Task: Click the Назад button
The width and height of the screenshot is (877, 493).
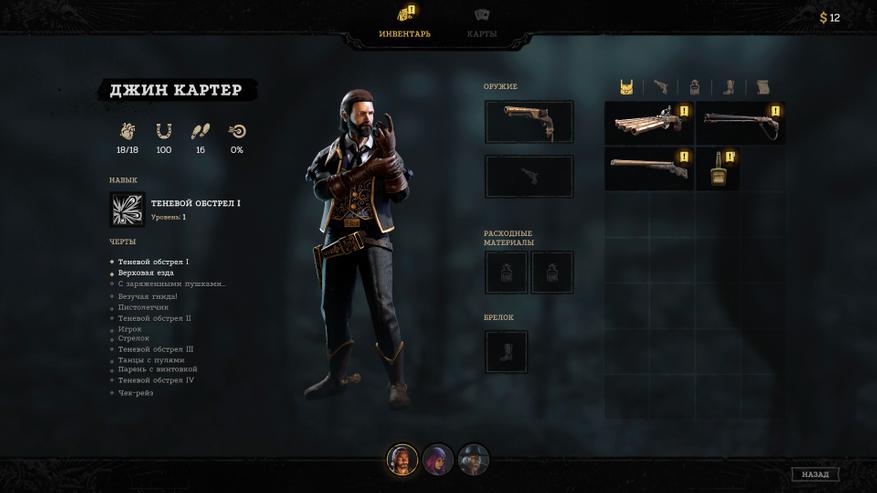Action: [814, 474]
